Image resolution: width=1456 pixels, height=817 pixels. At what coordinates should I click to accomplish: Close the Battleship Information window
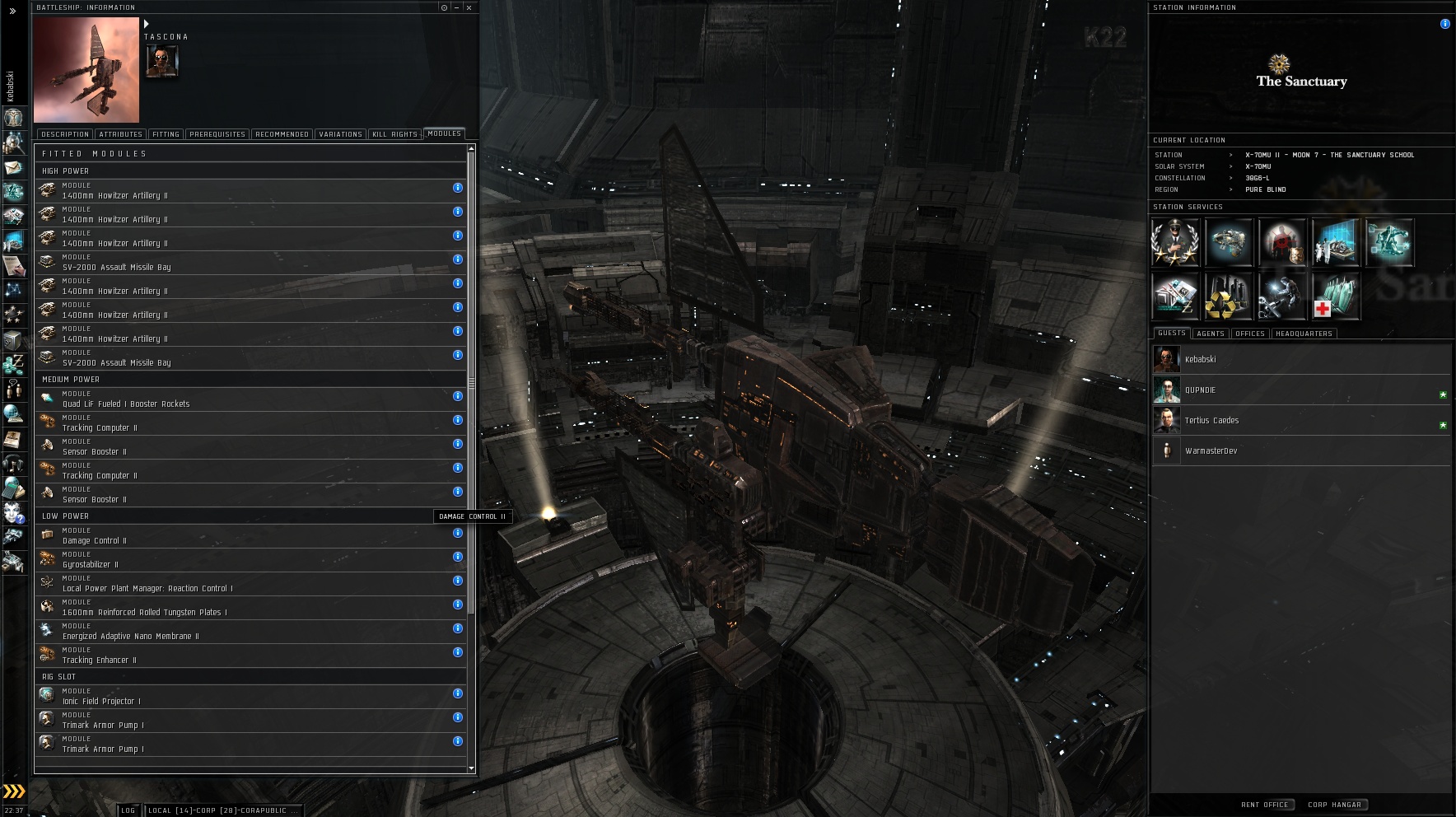click(469, 7)
